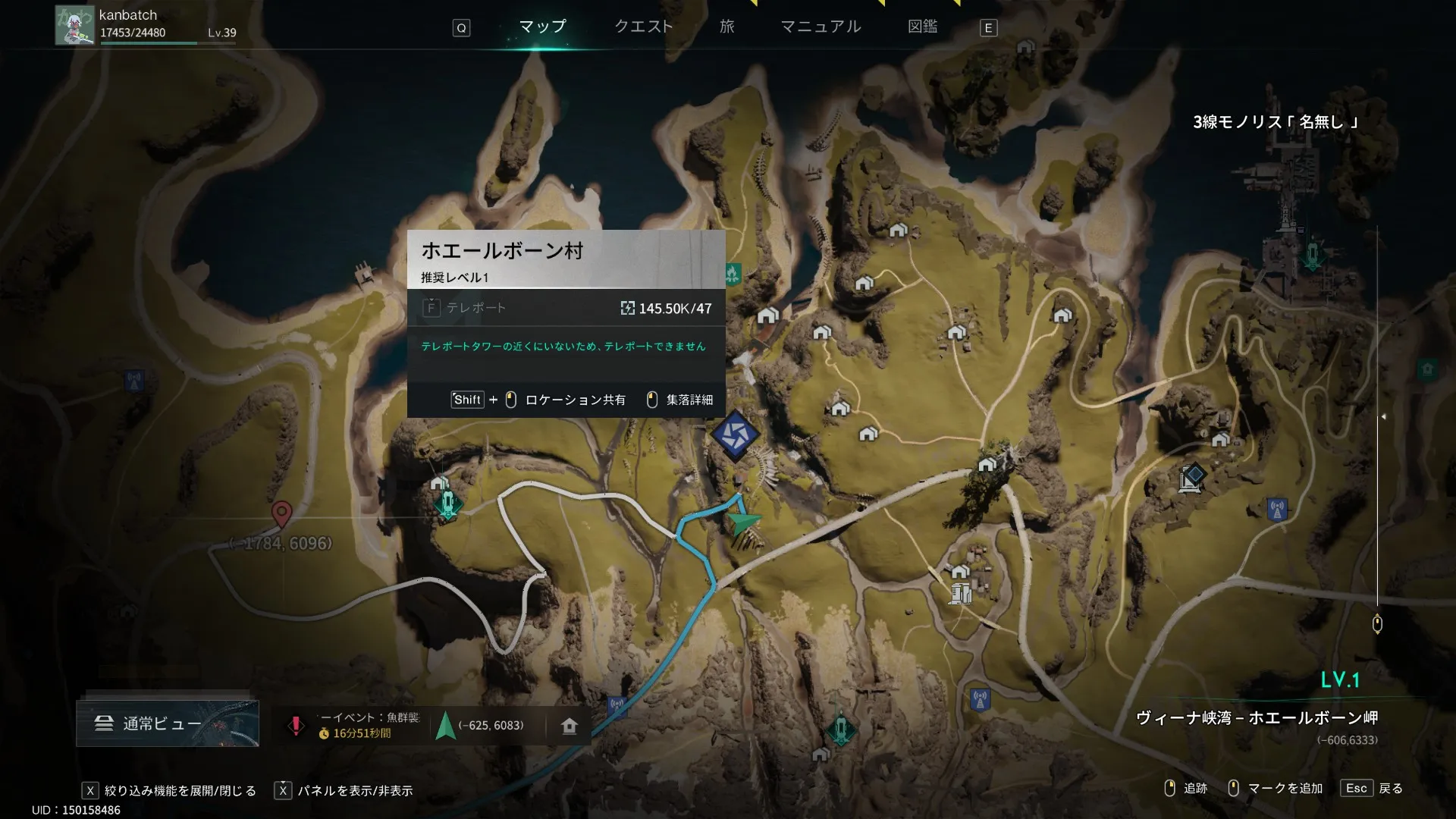Click the blue signal tower marker near the east coast

click(1277, 509)
